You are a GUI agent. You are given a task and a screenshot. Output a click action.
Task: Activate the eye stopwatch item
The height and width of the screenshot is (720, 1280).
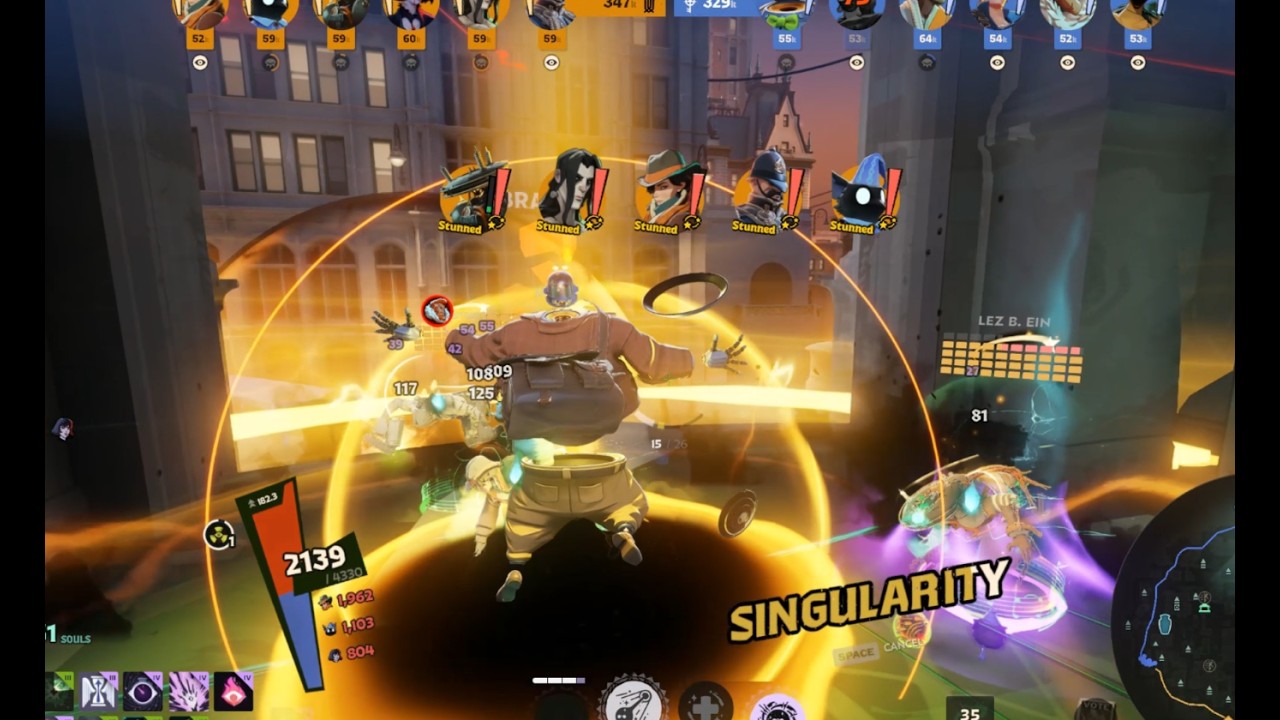click(143, 691)
